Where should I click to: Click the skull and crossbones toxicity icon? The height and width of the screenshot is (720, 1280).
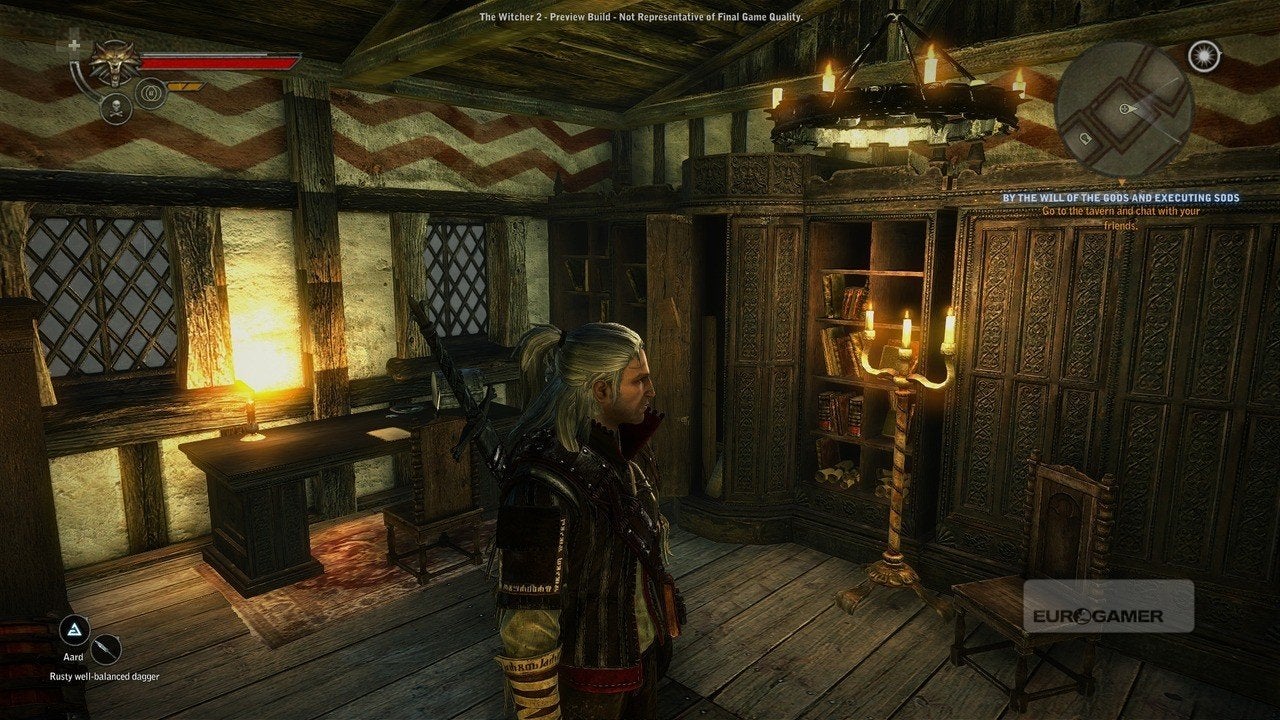116,108
